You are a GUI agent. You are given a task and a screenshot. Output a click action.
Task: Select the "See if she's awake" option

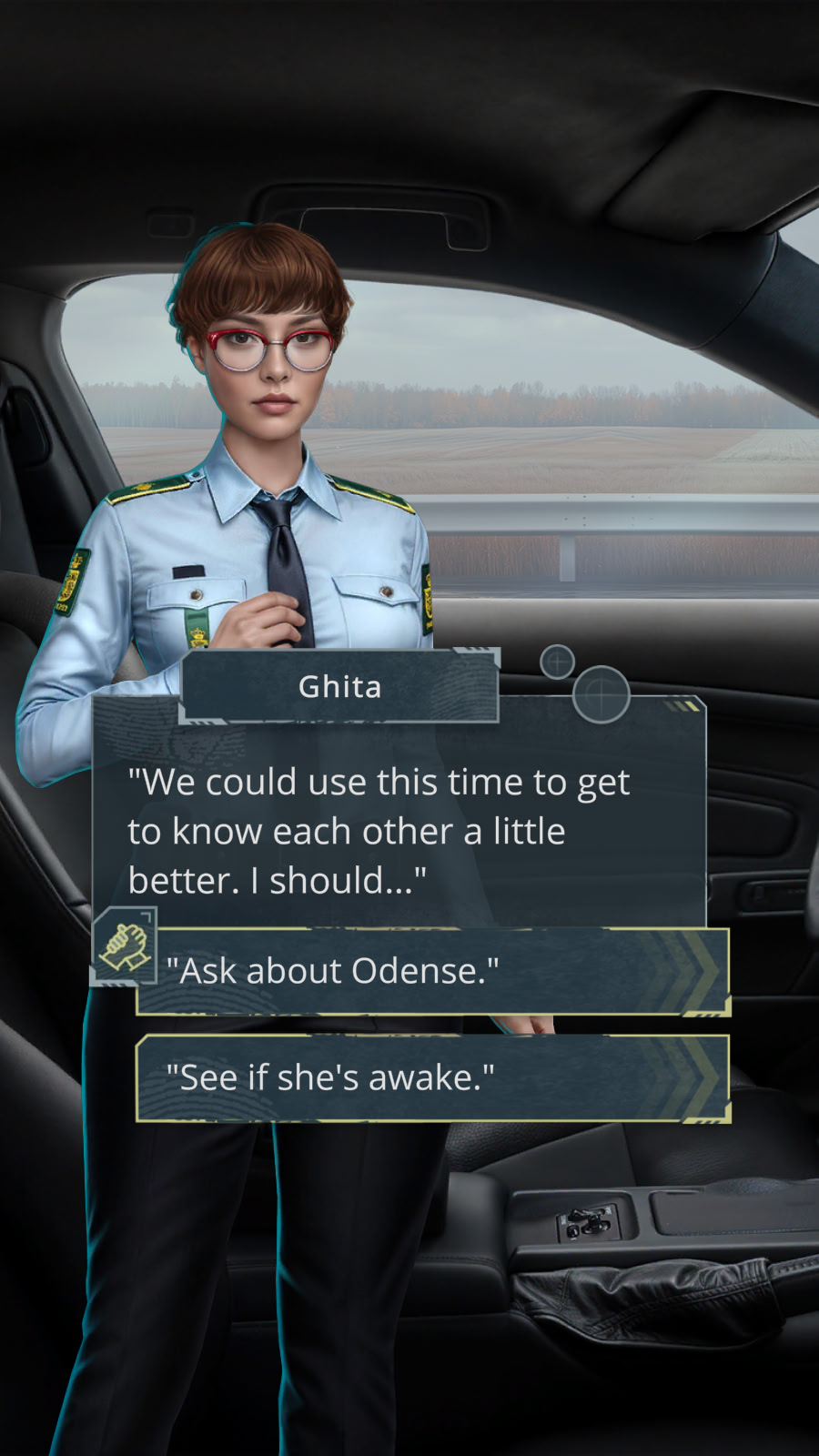(x=432, y=1078)
